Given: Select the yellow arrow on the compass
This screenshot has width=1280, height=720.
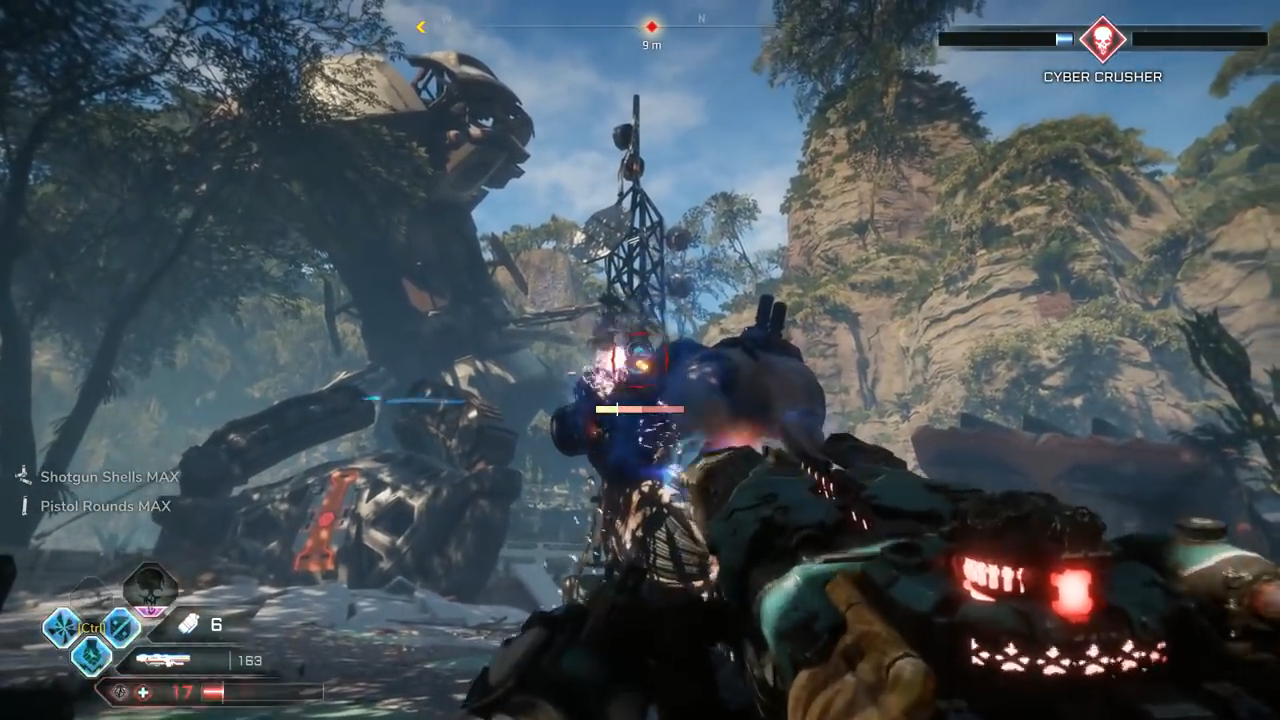Looking at the screenshot, I should (421, 27).
